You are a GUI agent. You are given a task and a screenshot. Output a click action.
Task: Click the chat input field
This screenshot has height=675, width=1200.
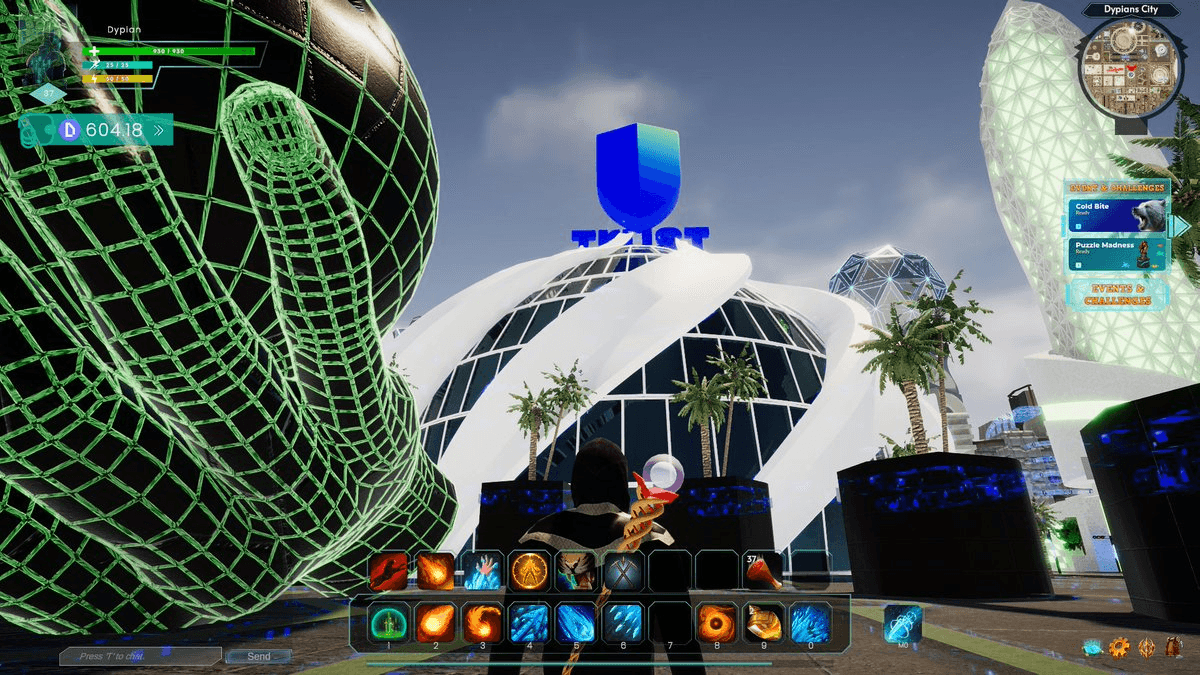[140, 656]
